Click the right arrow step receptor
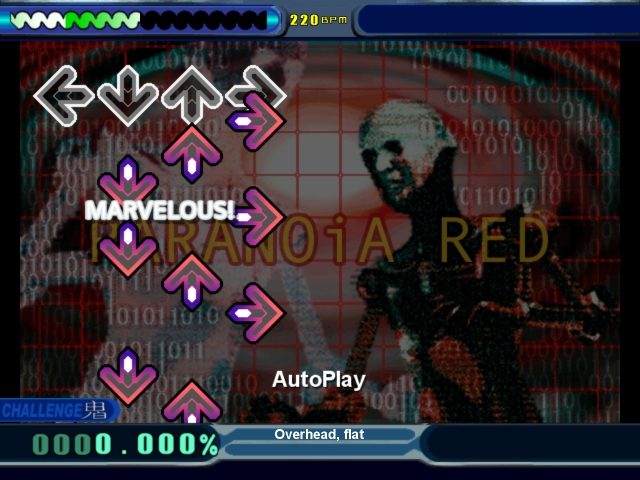The height and width of the screenshot is (480, 640). point(256,95)
